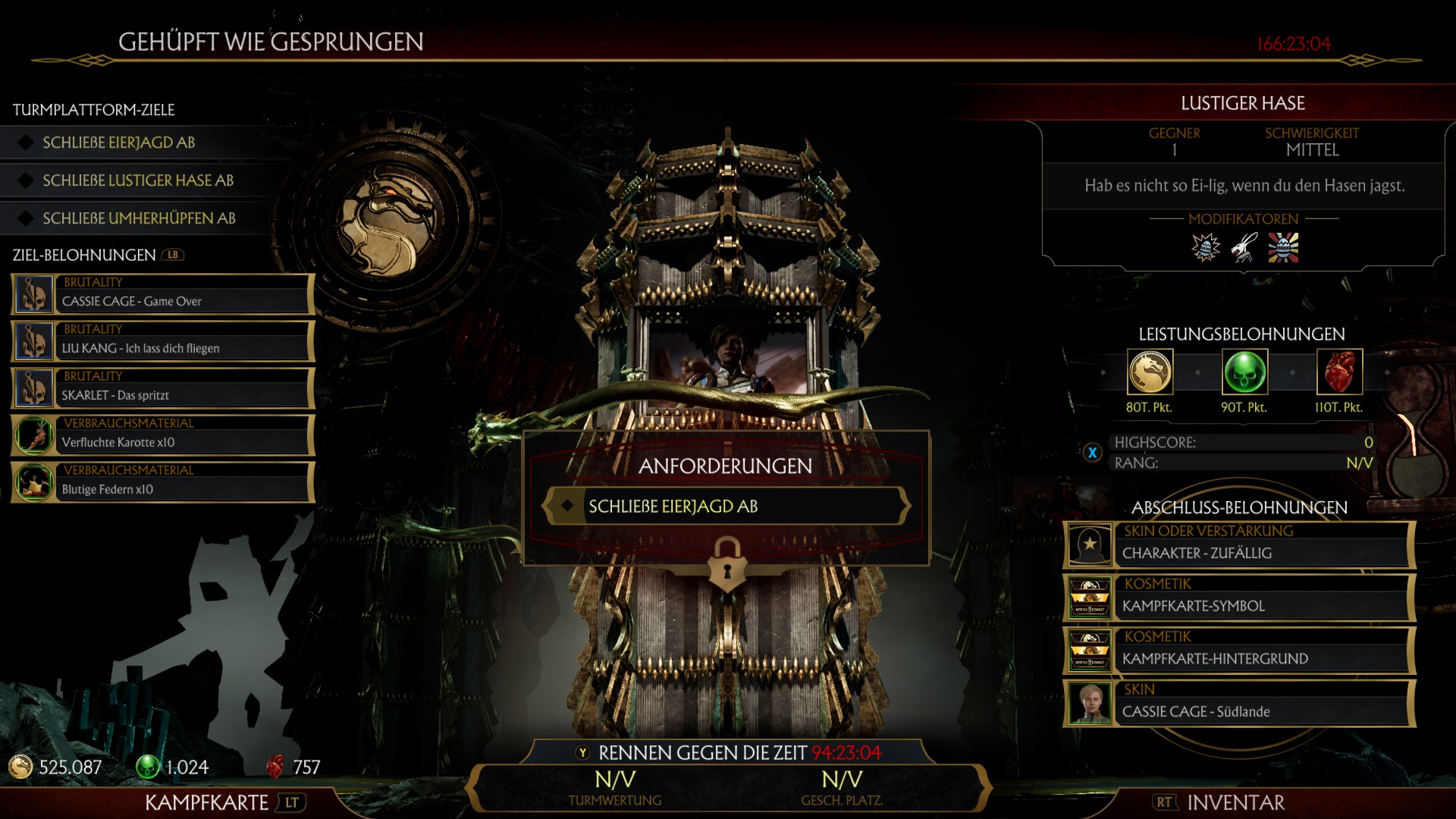Select the green soul 90T. Pkt. reward
1456x819 pixels.
[1244, 372]
